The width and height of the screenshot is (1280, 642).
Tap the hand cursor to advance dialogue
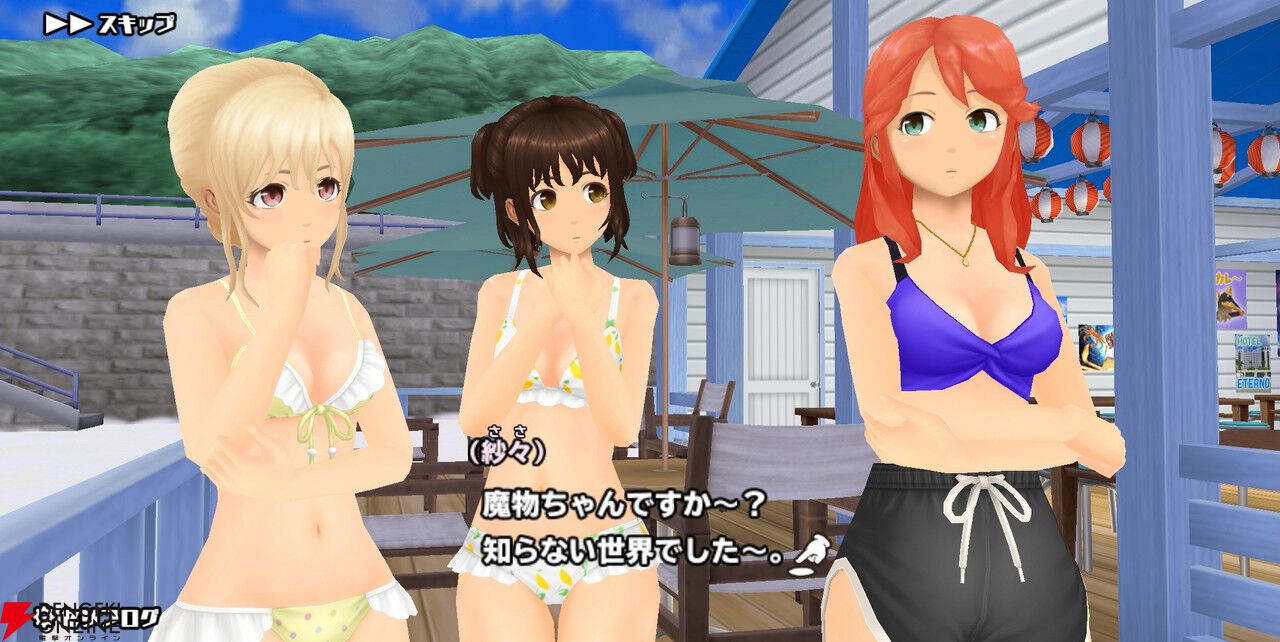809,556
